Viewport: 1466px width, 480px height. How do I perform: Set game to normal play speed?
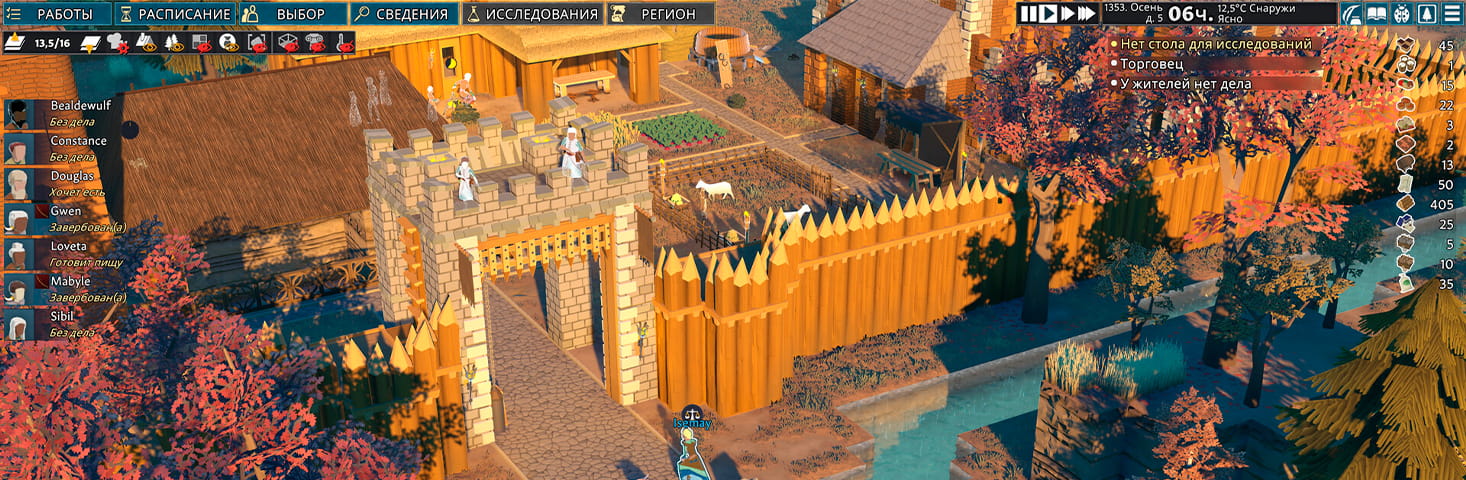coord(1047,13)
